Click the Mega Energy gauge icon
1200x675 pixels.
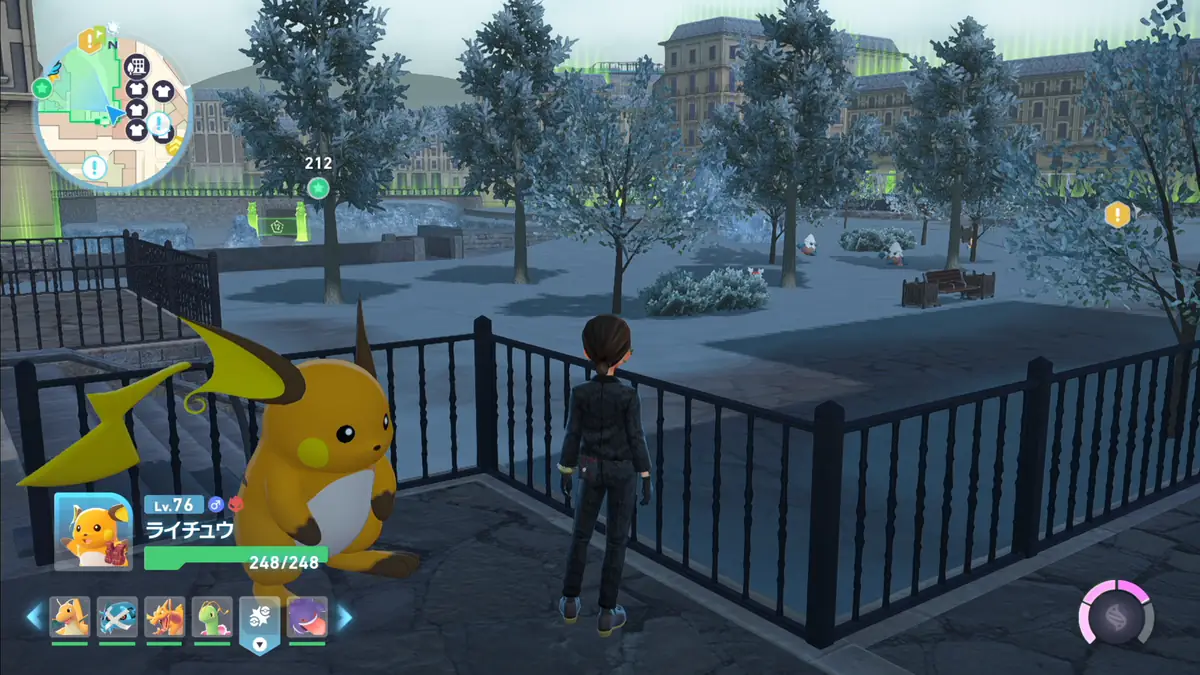pyautogui.click(x=1115, y=612)
